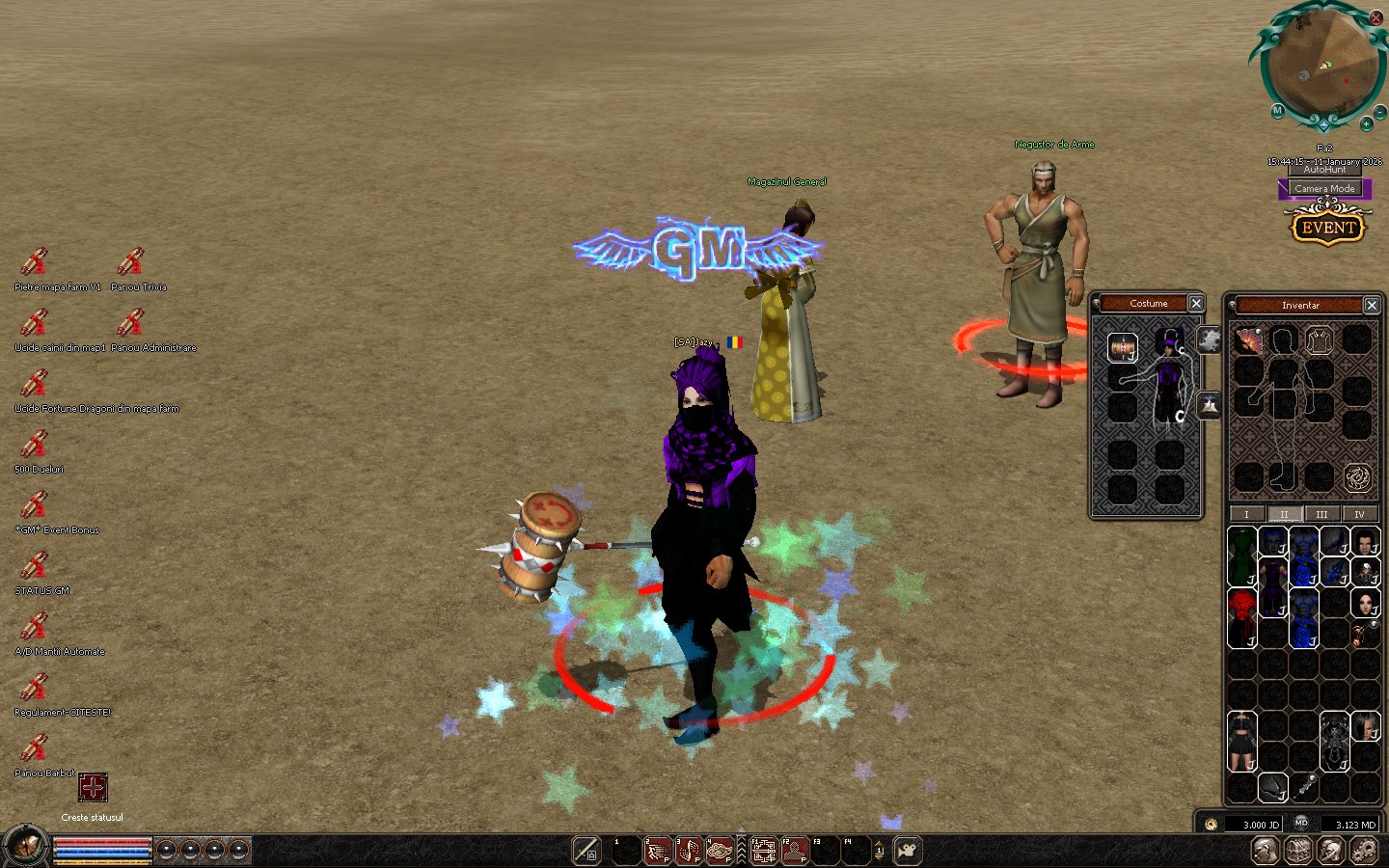
Task: Switch to inventory page IV
Action: [x=1359, y=514]
